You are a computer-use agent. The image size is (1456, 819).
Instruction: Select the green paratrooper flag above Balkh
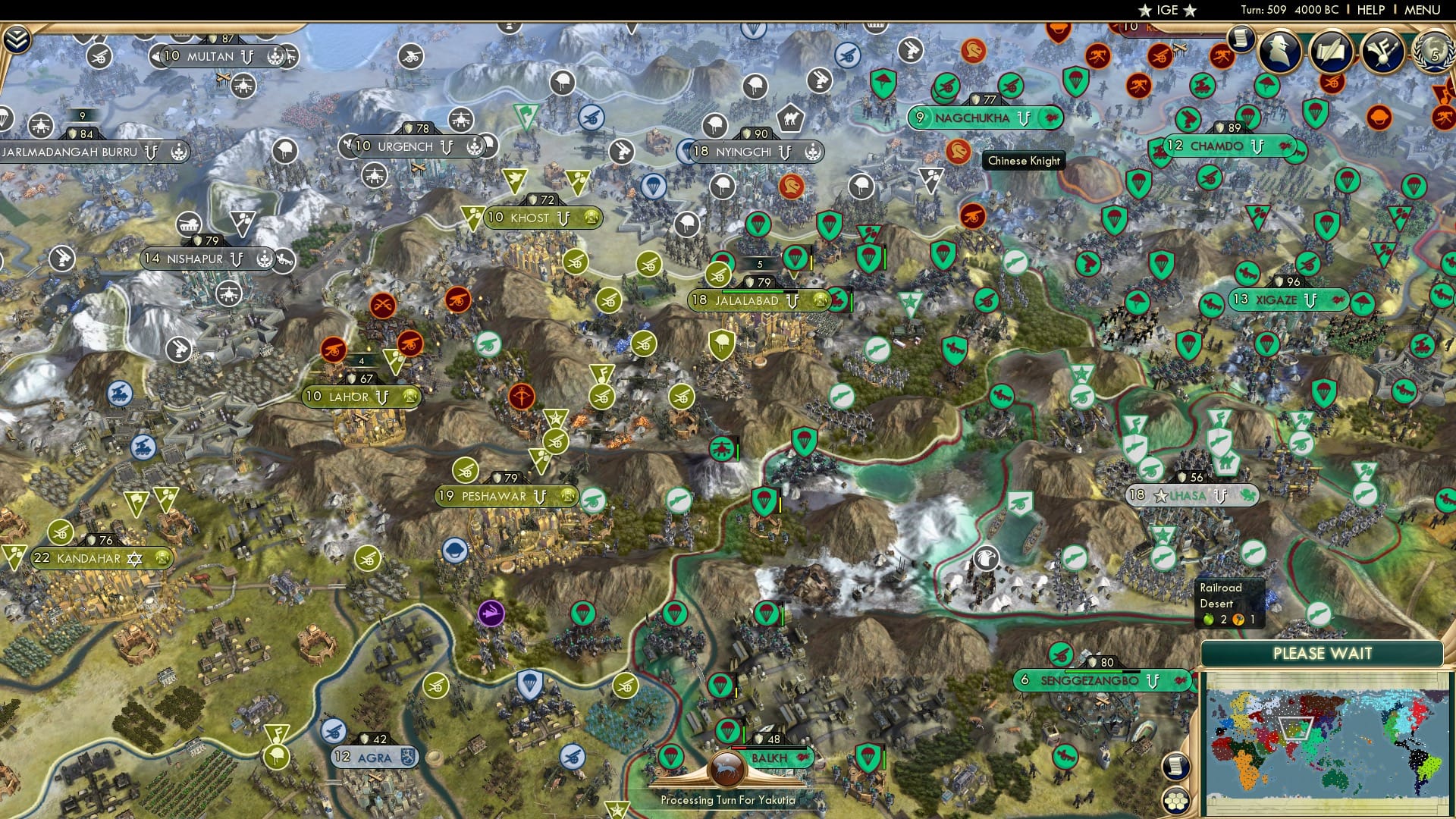click(x=729, y=732)
